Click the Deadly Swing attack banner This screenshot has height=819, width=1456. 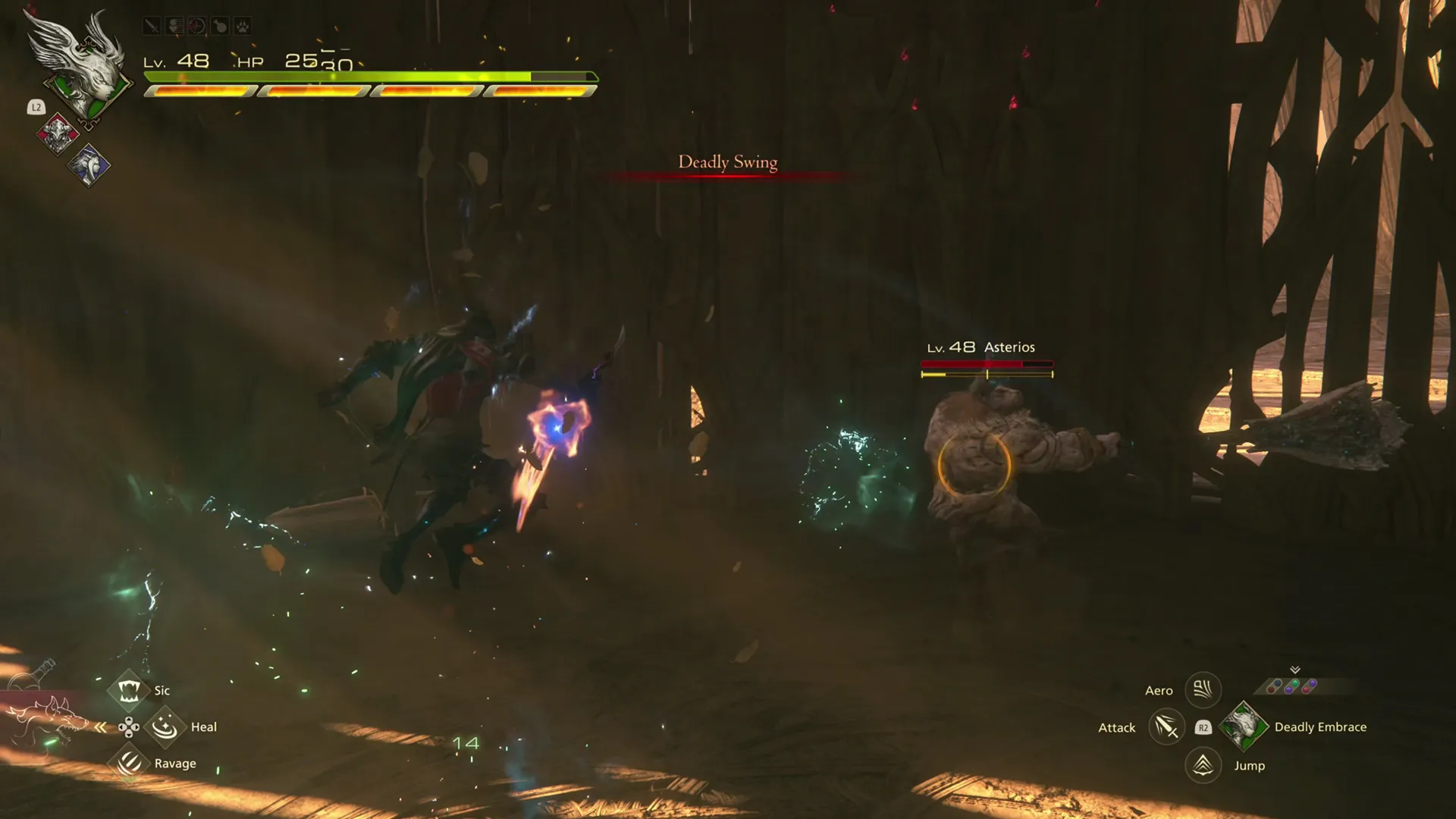pos(726,162)
